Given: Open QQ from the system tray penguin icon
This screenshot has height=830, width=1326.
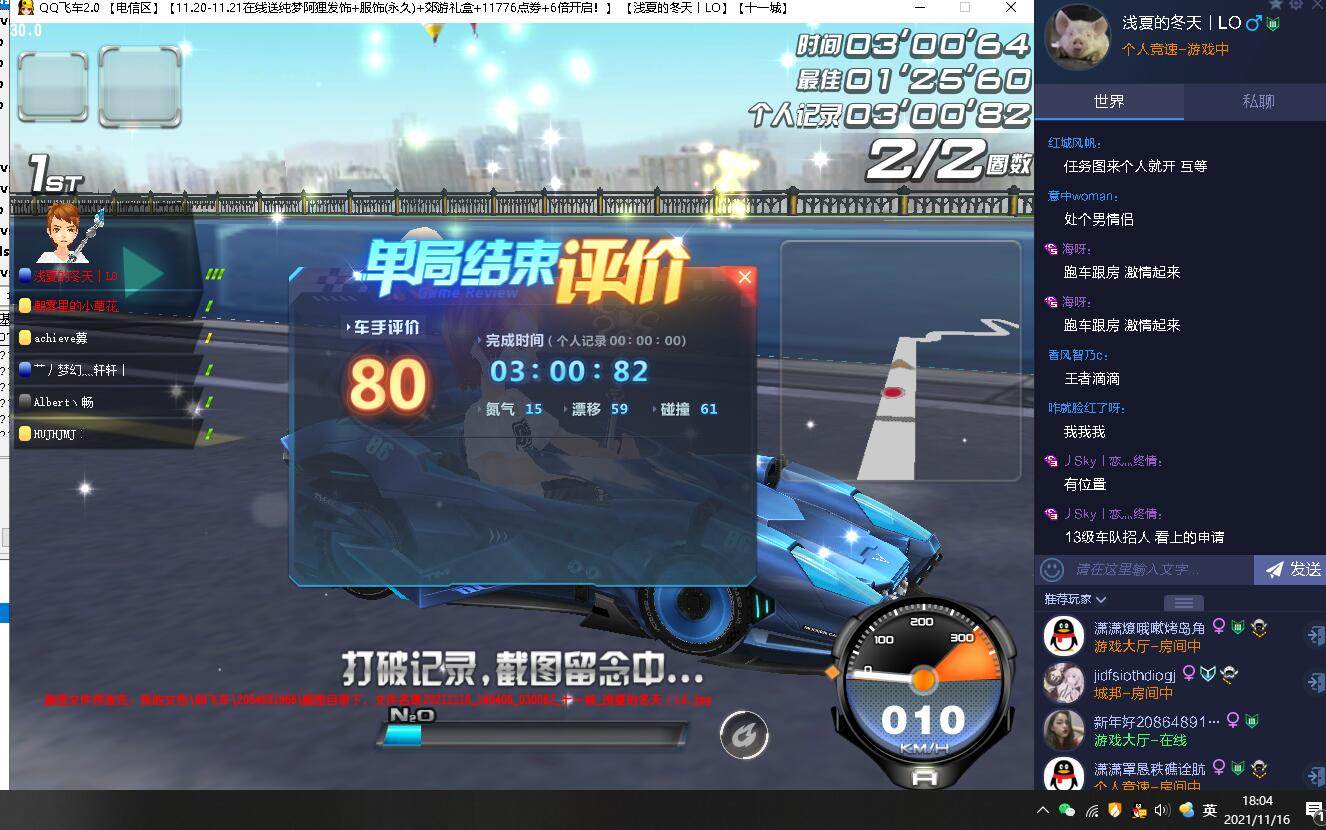Looking at the screenshot, I should pos(1140,810).
